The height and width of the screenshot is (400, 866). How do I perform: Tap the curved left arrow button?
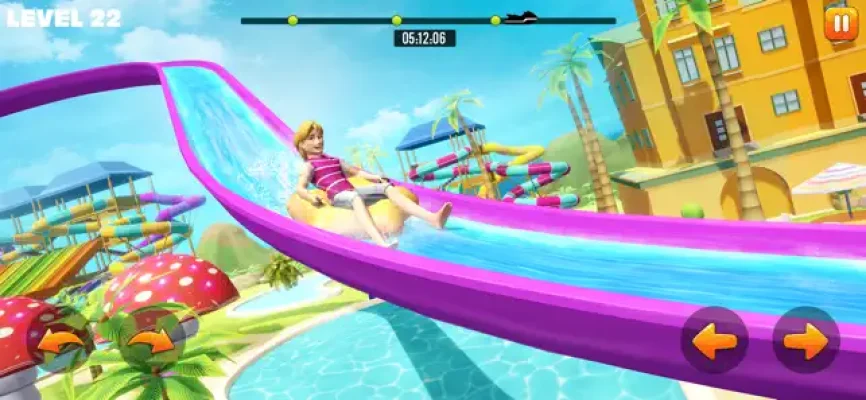tap(61, 341)
